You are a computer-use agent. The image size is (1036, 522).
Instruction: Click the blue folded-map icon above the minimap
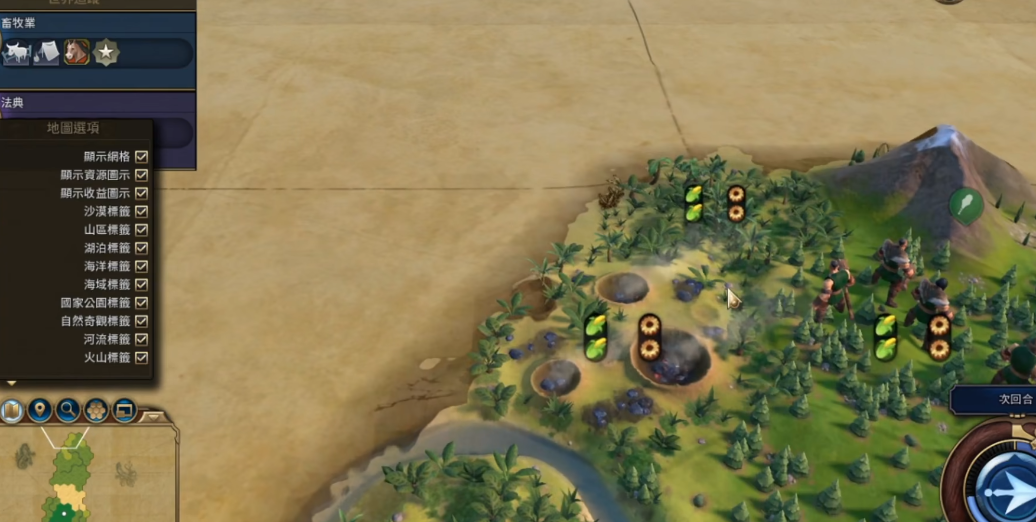coord(12,410)
